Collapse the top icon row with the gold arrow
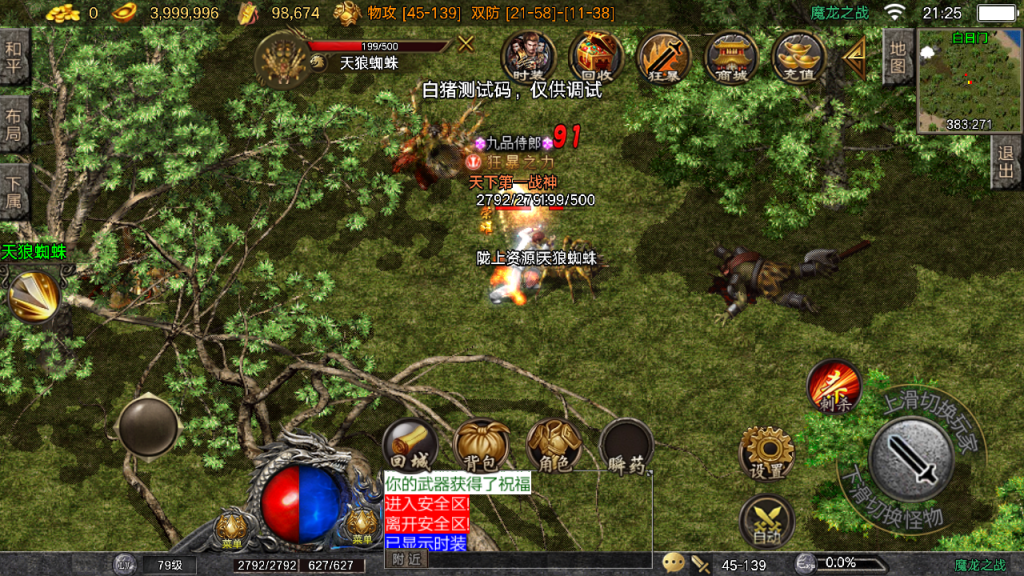 (x=855, y=59)
